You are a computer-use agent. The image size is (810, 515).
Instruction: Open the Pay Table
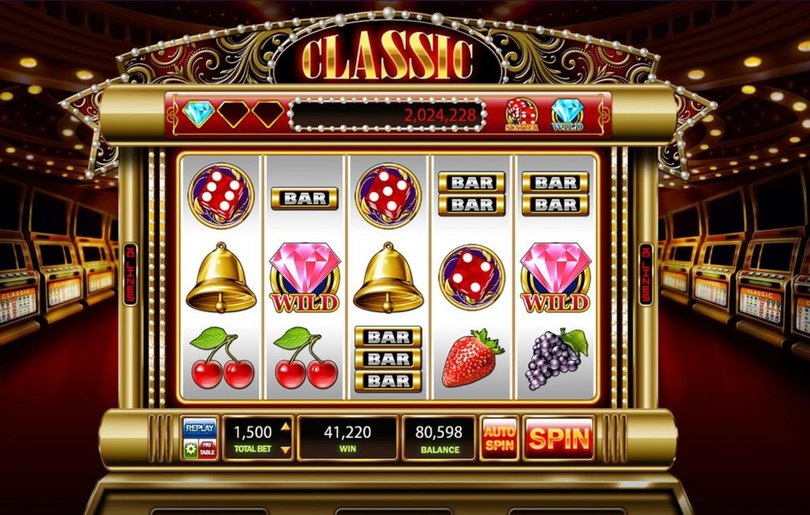click(x=208, y=450)
